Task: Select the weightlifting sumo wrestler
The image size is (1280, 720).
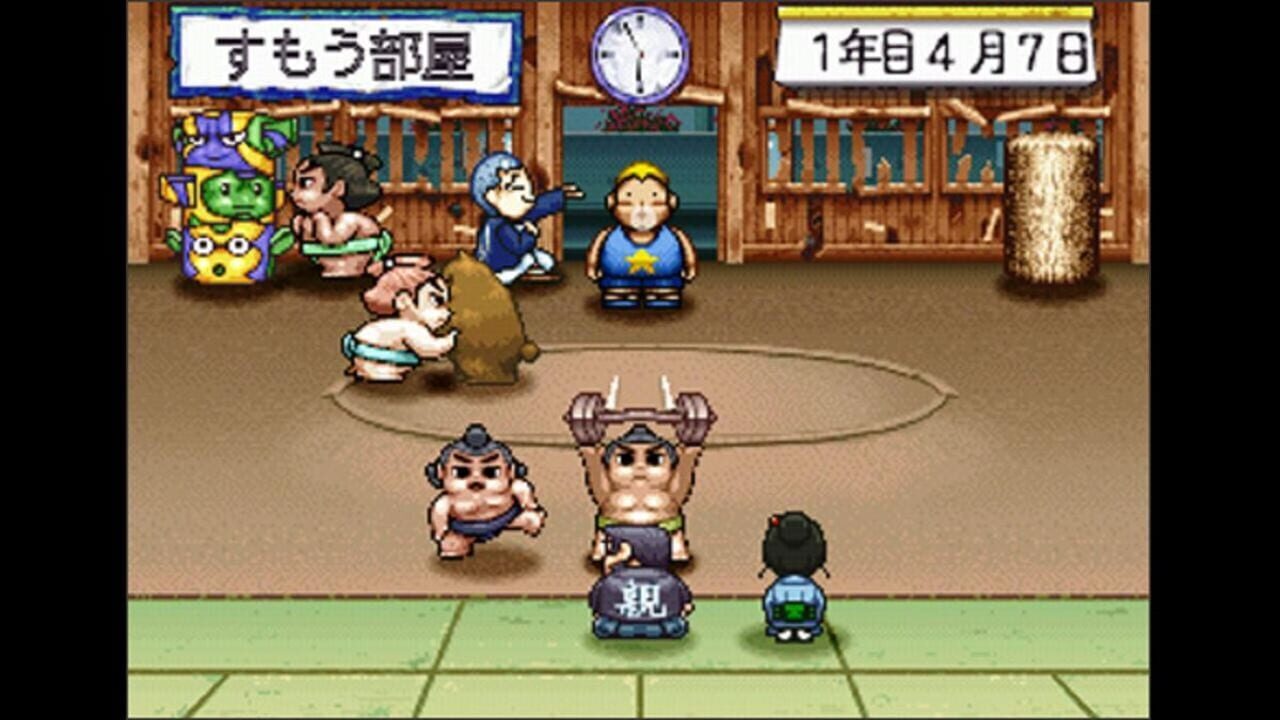Action: tap(640, 480)
